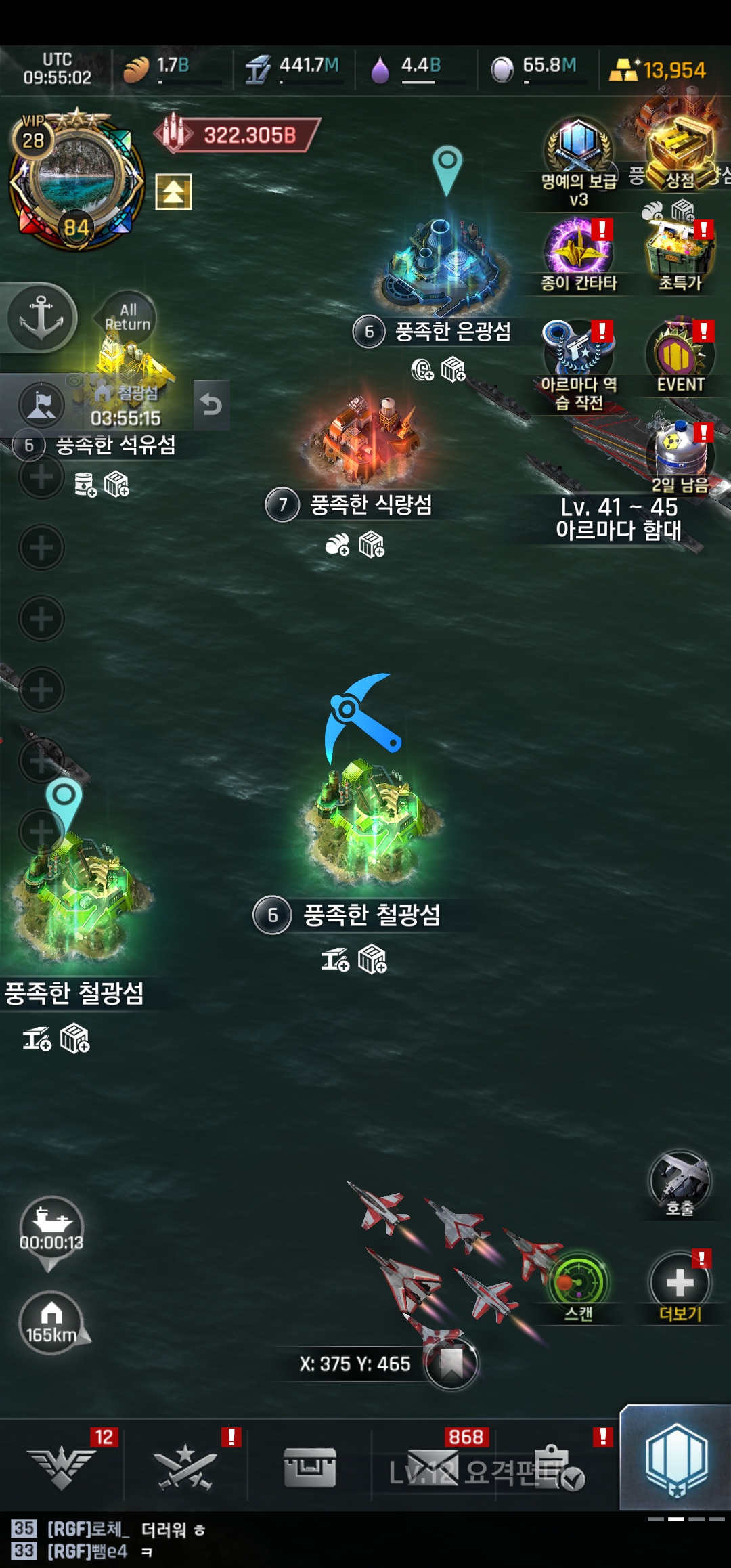Return to base using the 165km home button
This screenshot has width=731, height=1568.
click(51, 1322)
